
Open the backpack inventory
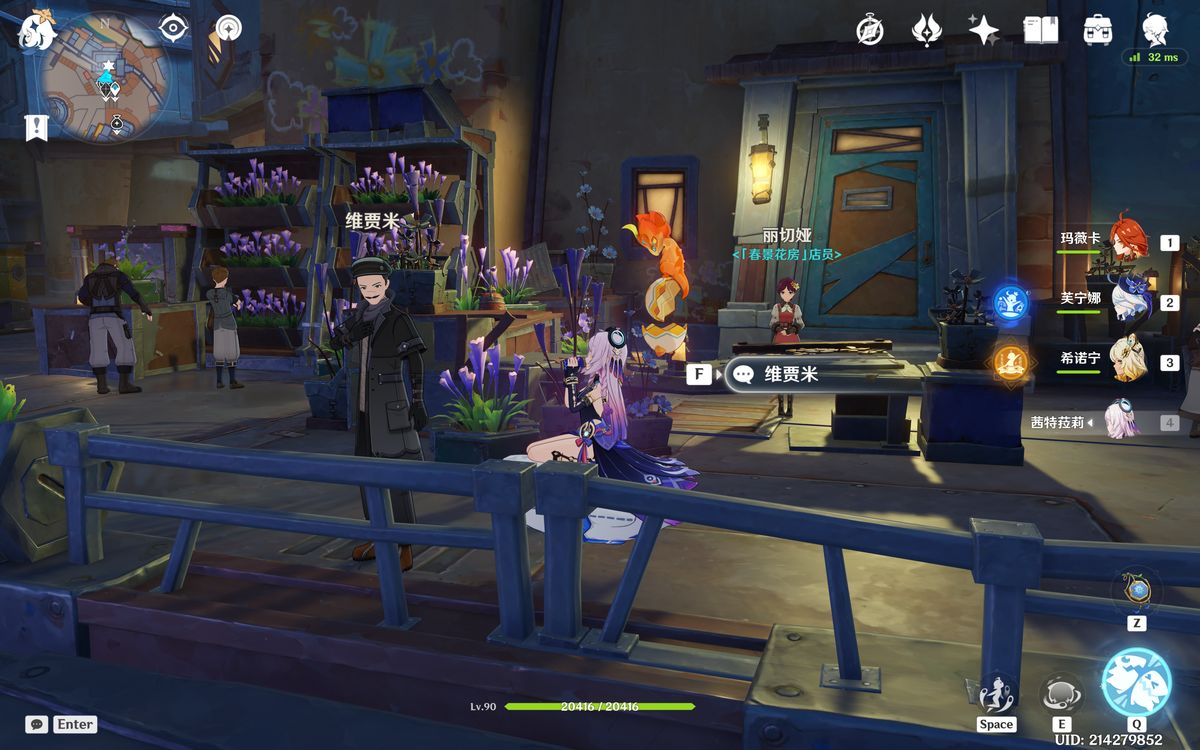pyautogui.click(x=1098, y=30)
